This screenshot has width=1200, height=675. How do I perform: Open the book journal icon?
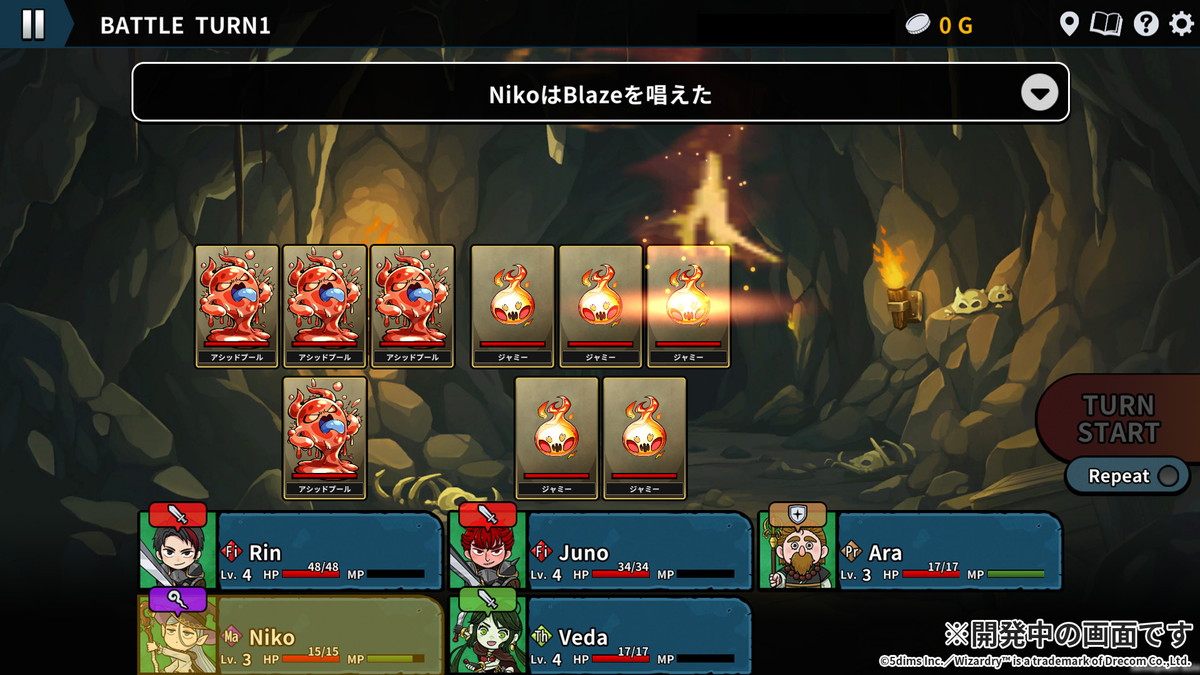1106,24
